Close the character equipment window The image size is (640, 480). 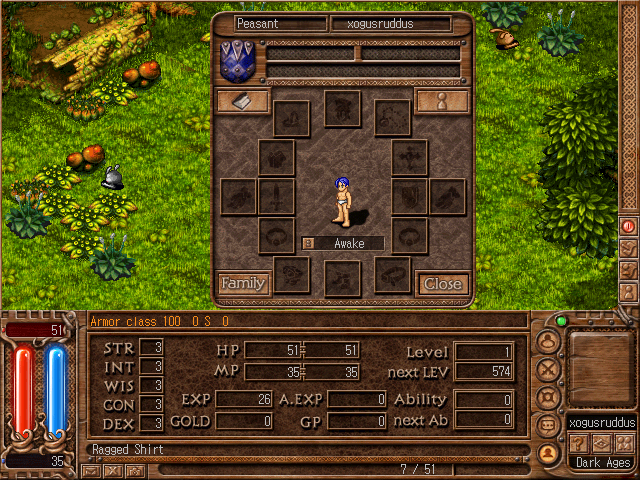click(x=442, y=284)
